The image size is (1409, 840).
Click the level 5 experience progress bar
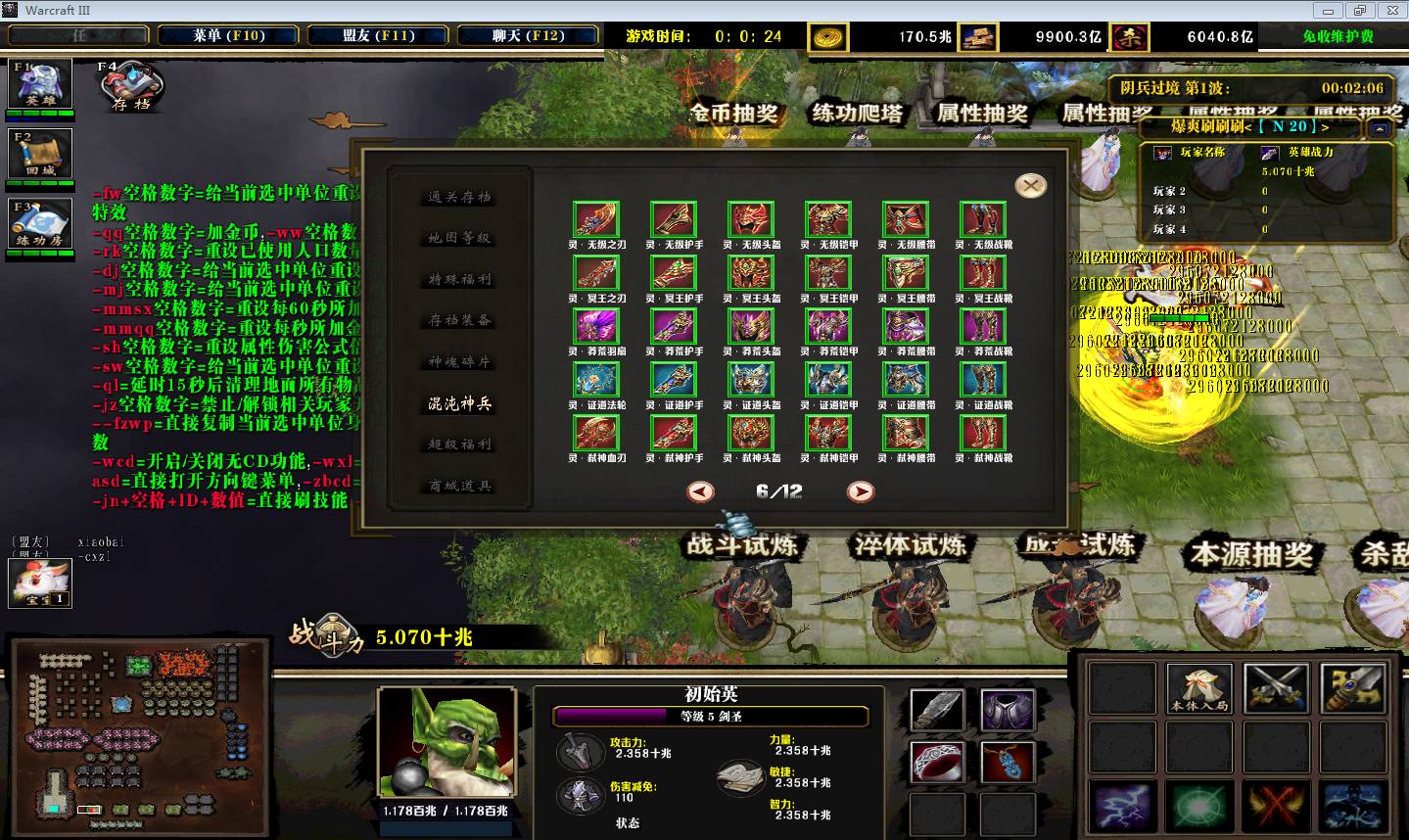(x=712, y=716)
